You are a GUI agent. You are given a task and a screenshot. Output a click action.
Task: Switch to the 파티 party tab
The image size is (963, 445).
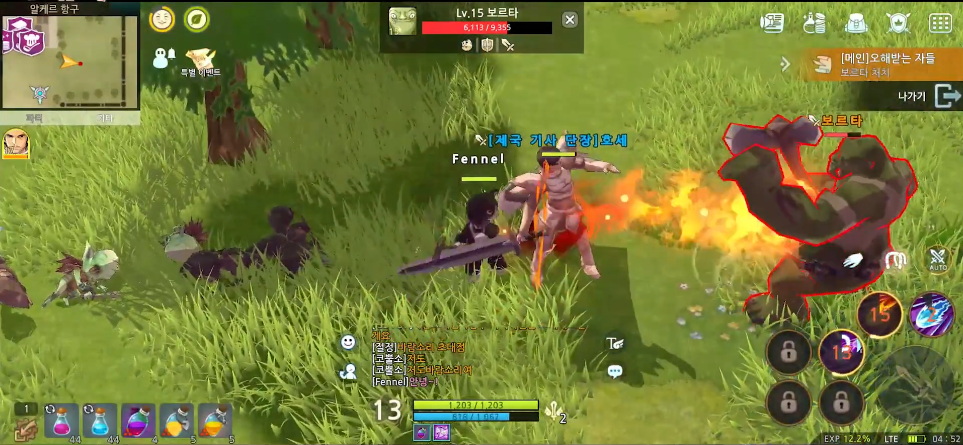[35, 118]
